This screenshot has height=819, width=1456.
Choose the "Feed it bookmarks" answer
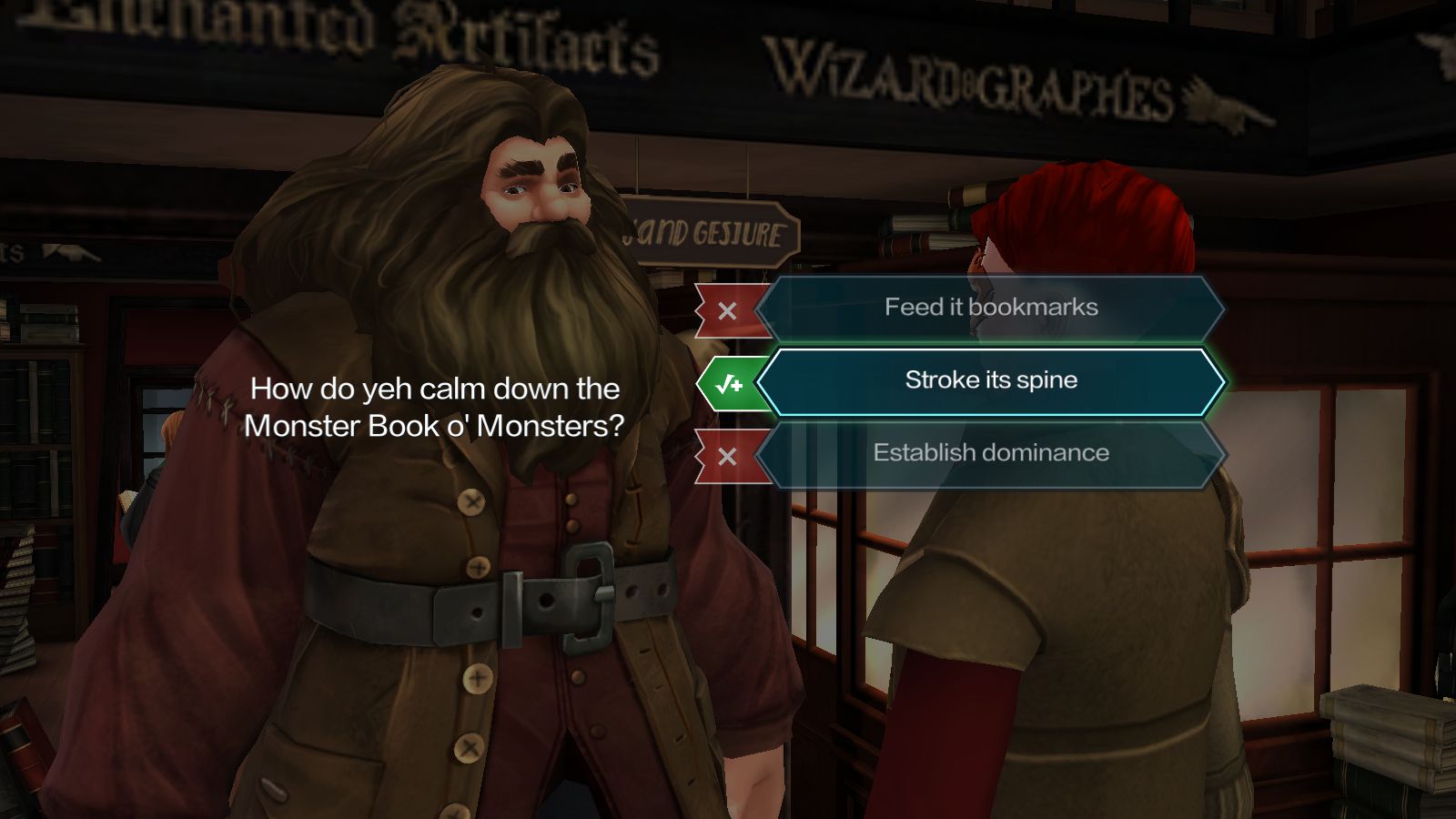point(990,308)
